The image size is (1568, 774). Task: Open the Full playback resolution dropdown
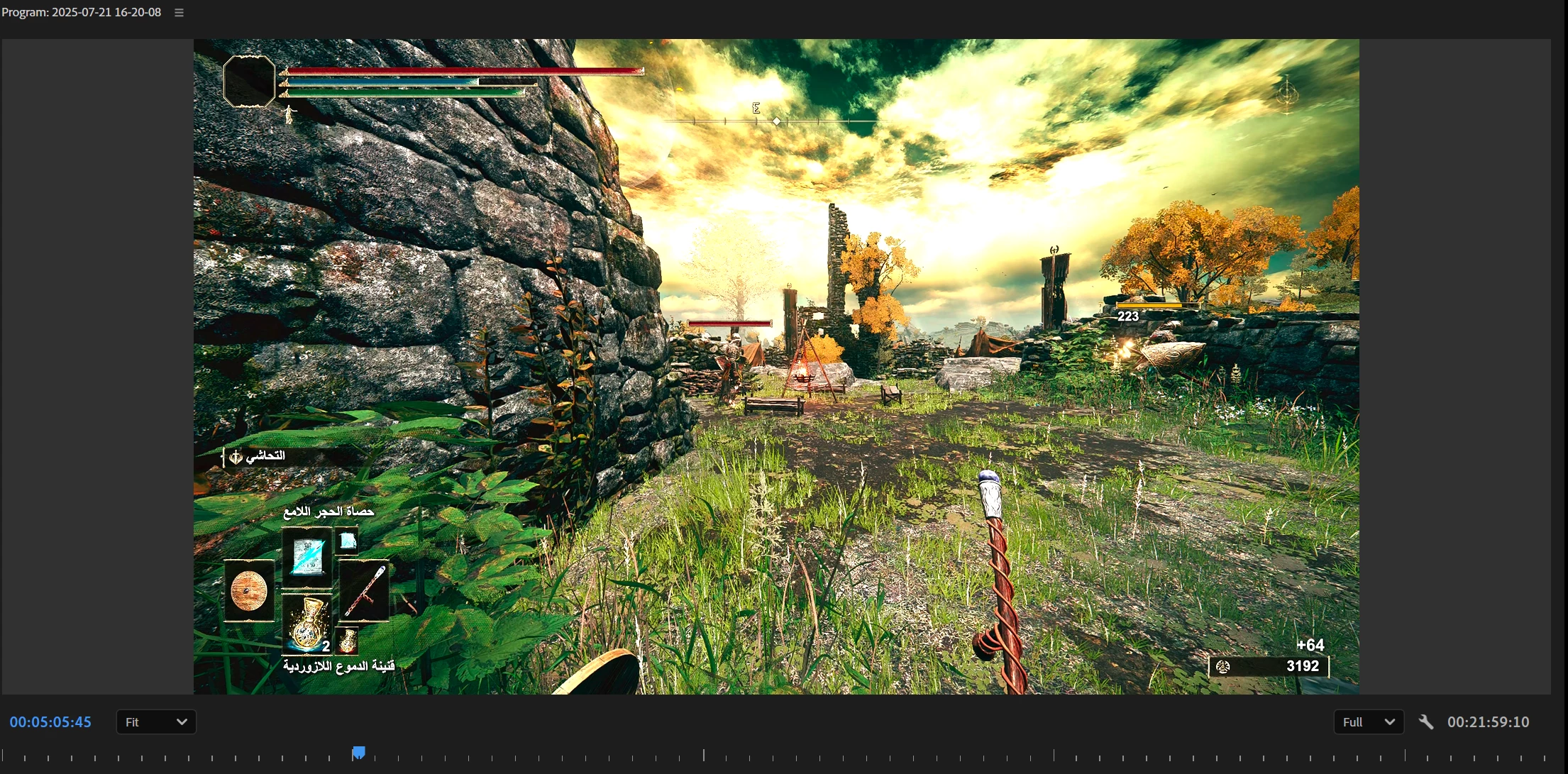[1369, 722]
